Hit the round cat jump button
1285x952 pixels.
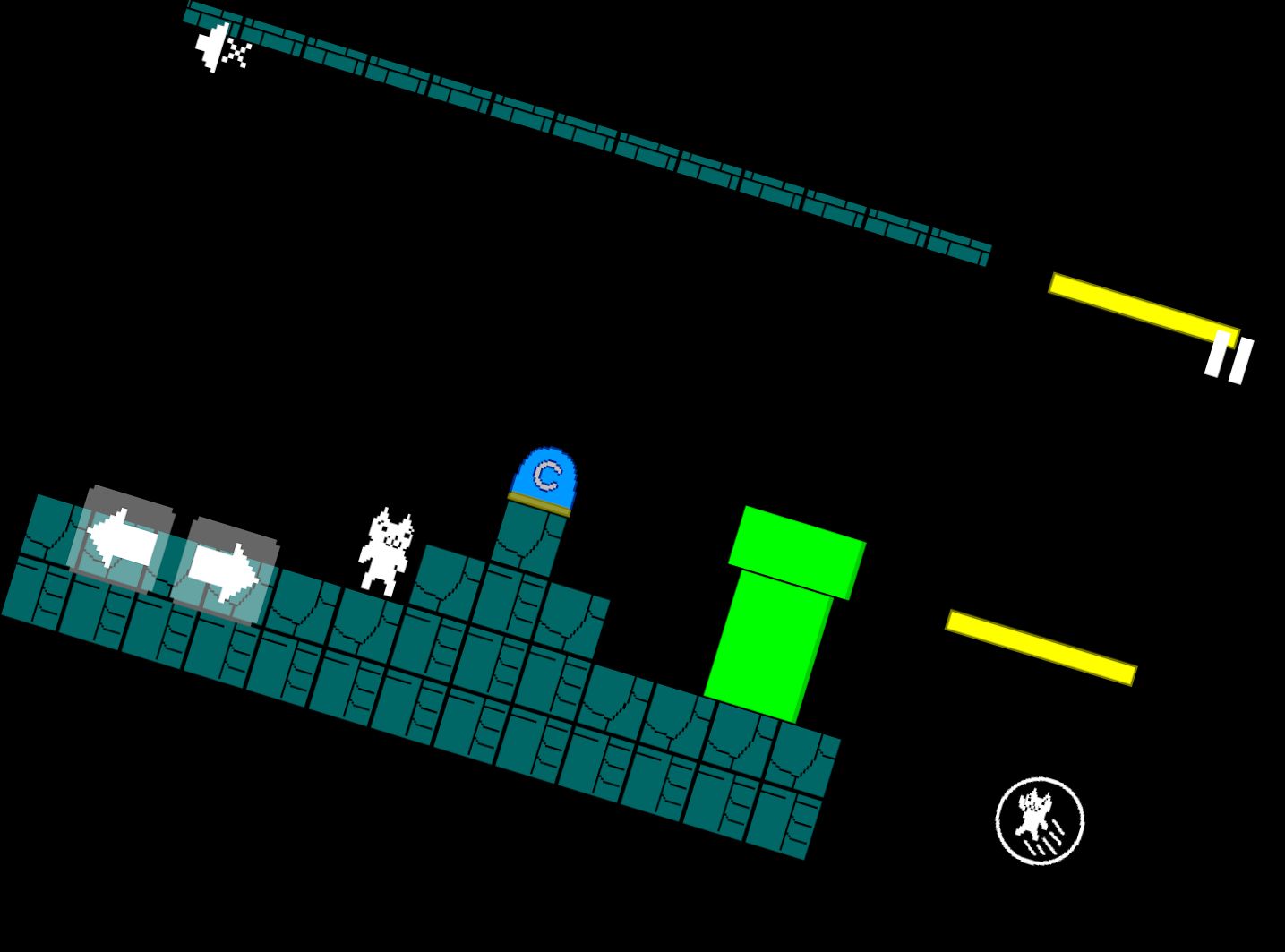click(1040, 820)
